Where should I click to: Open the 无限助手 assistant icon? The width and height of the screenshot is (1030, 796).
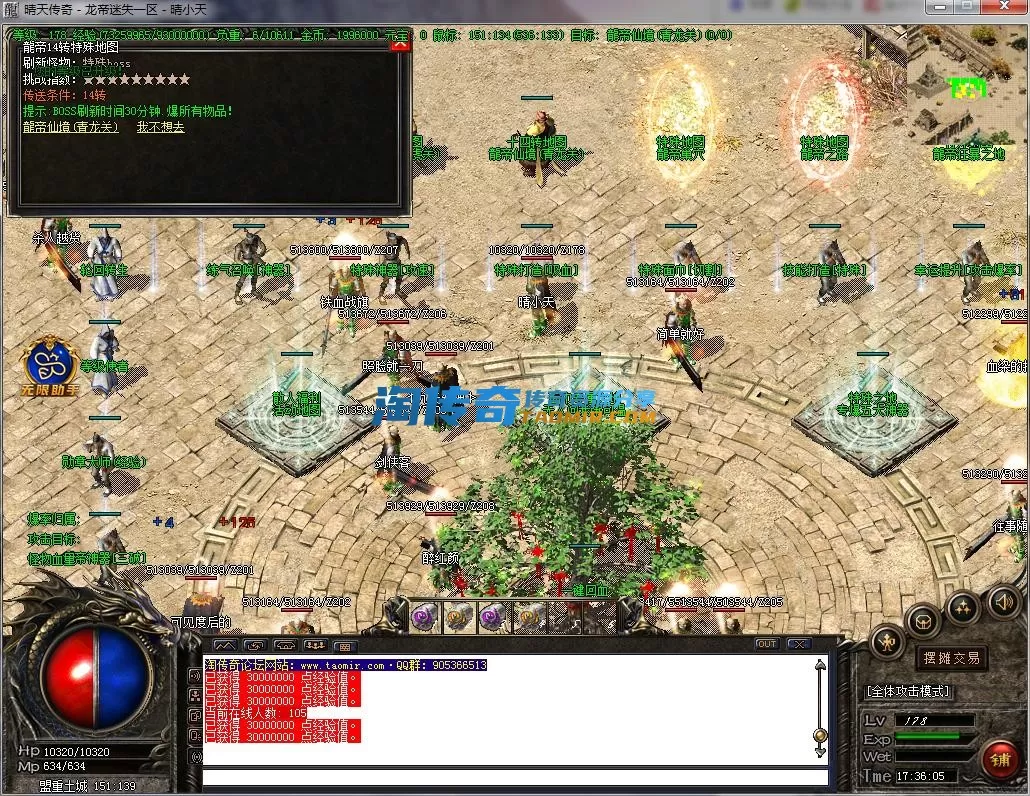(x=51, y=367)
